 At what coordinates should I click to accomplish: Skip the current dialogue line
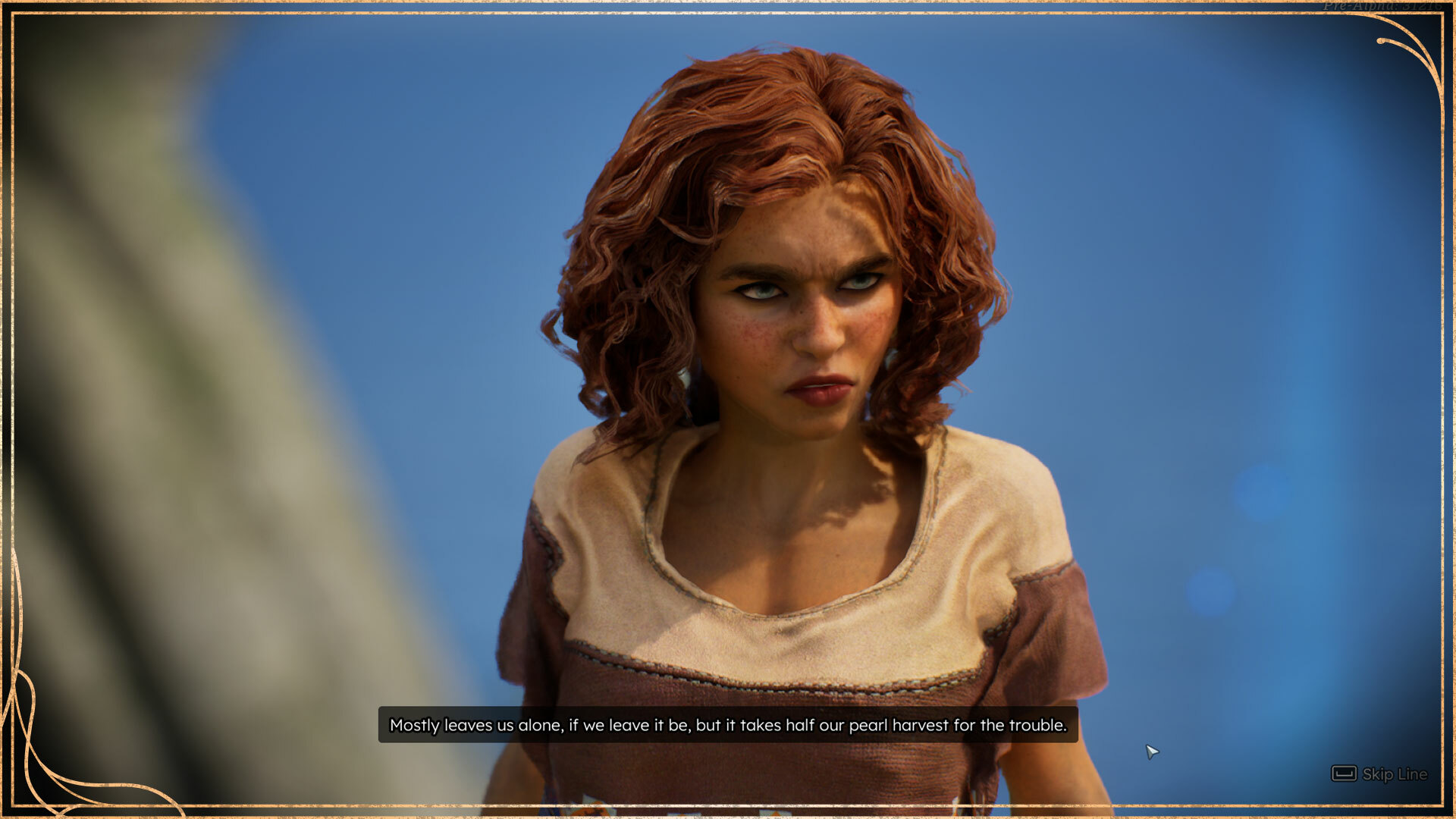click(x=1380, y=774)
